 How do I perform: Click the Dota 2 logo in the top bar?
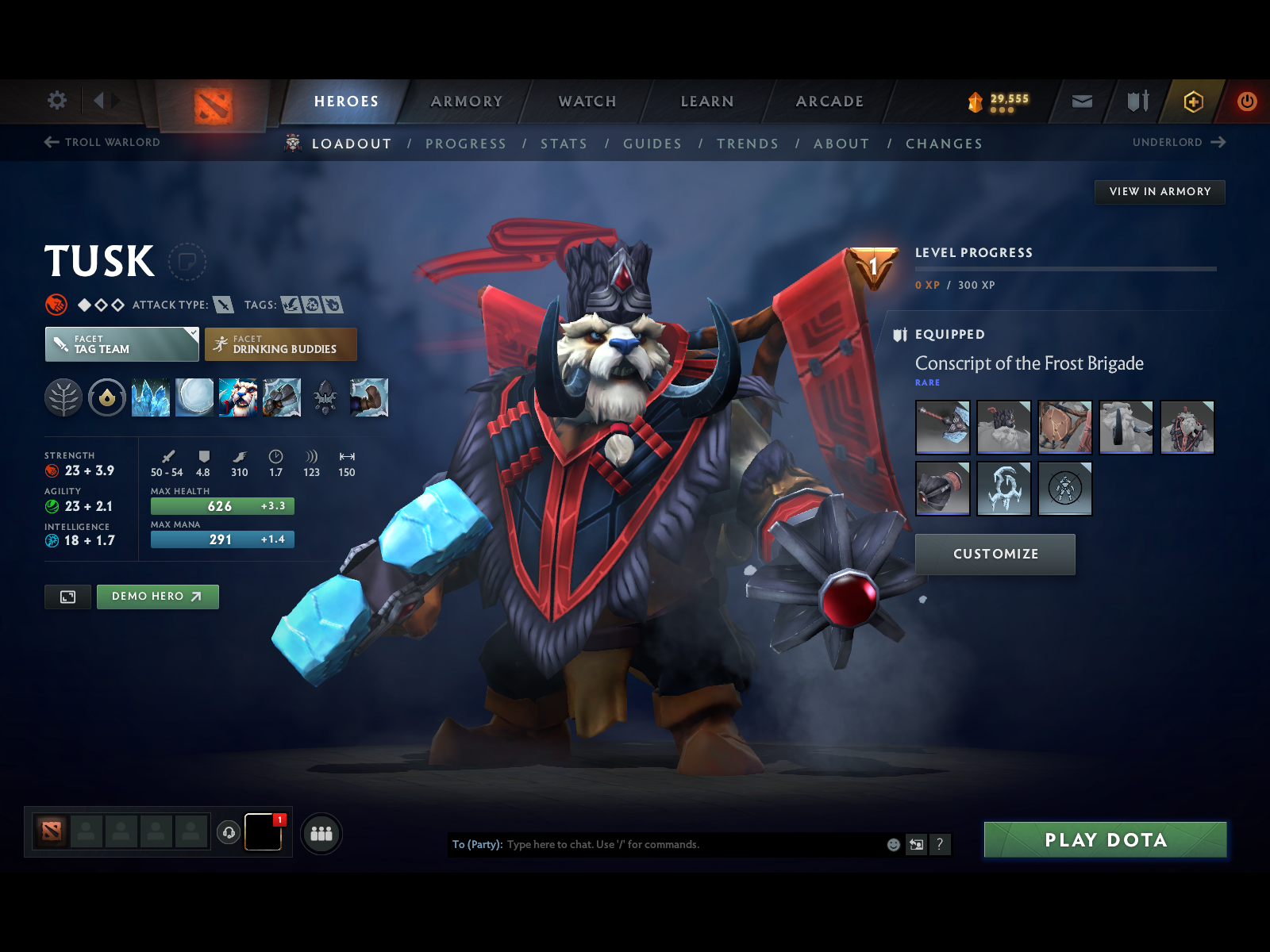tap(213, 102)
